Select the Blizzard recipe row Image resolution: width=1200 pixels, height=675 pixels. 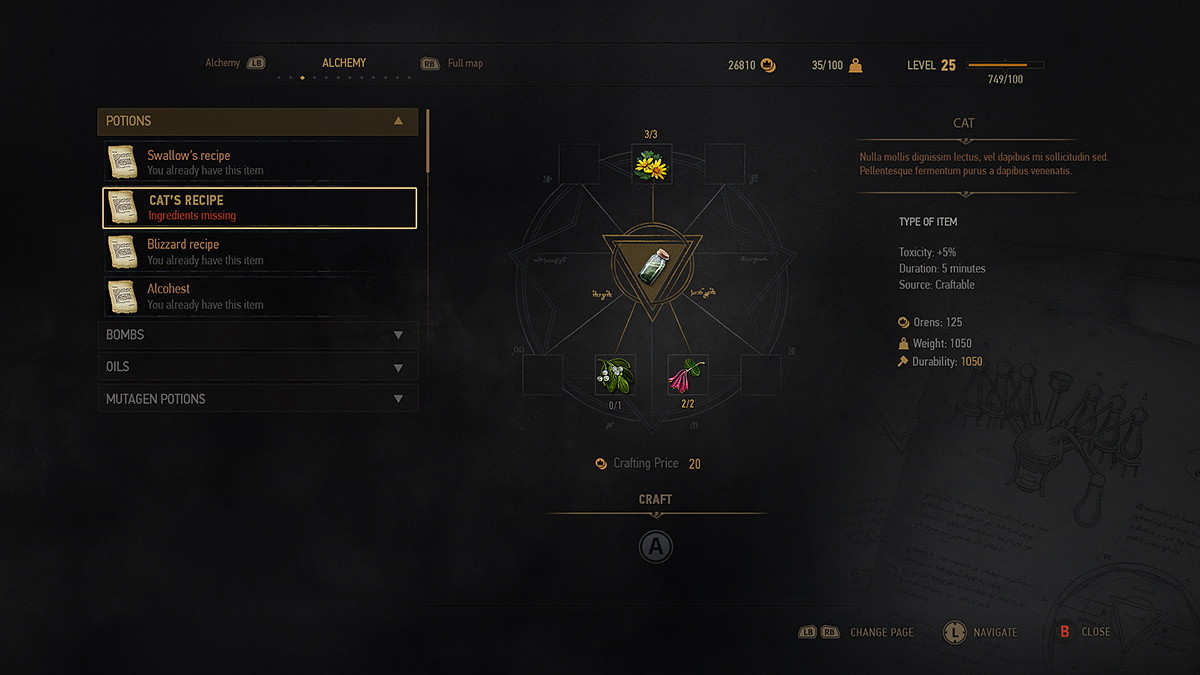260,252
